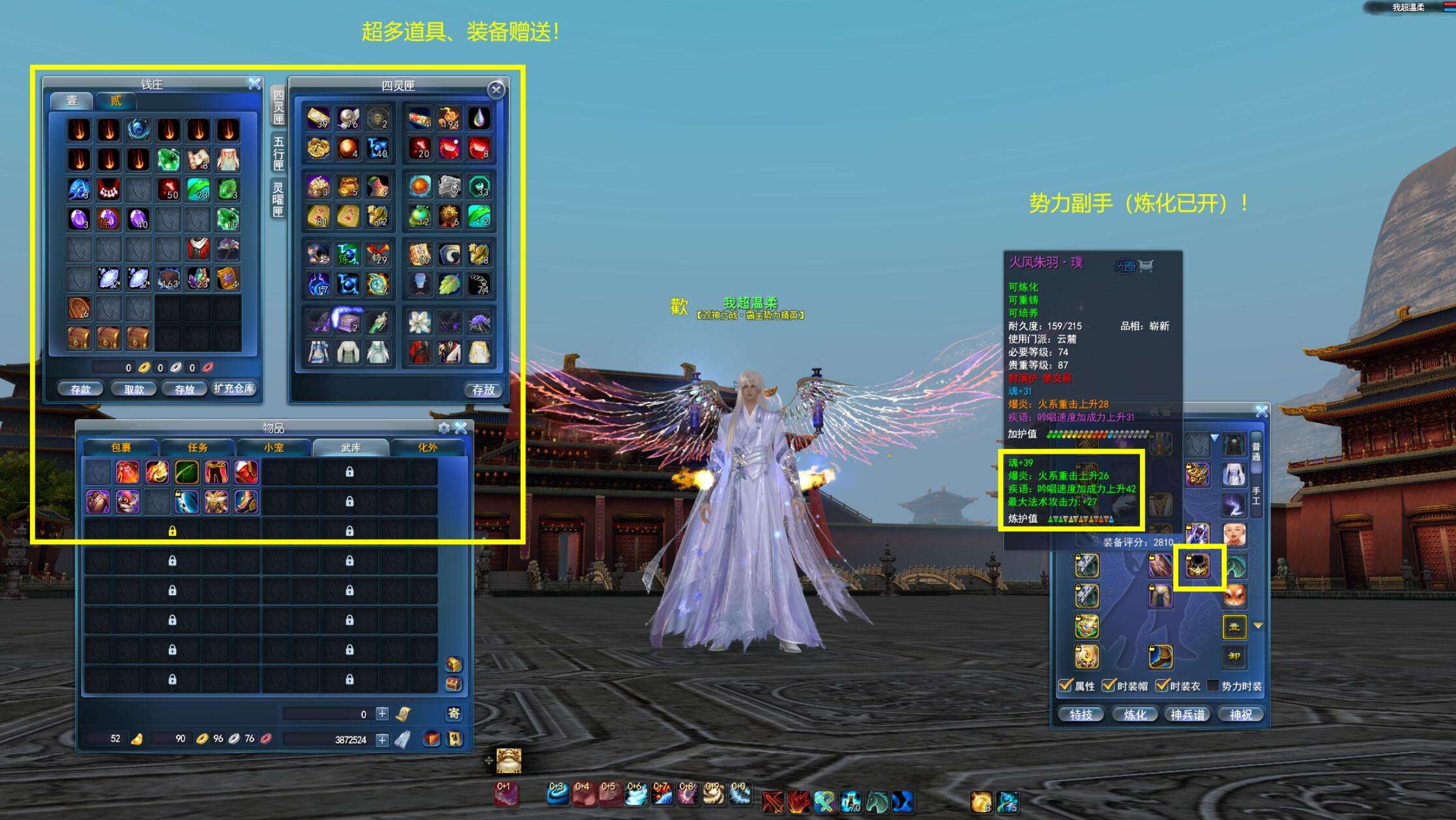Click the 存款 deposit money button
The image size is (1456, 820).
(x=81, y=389)
